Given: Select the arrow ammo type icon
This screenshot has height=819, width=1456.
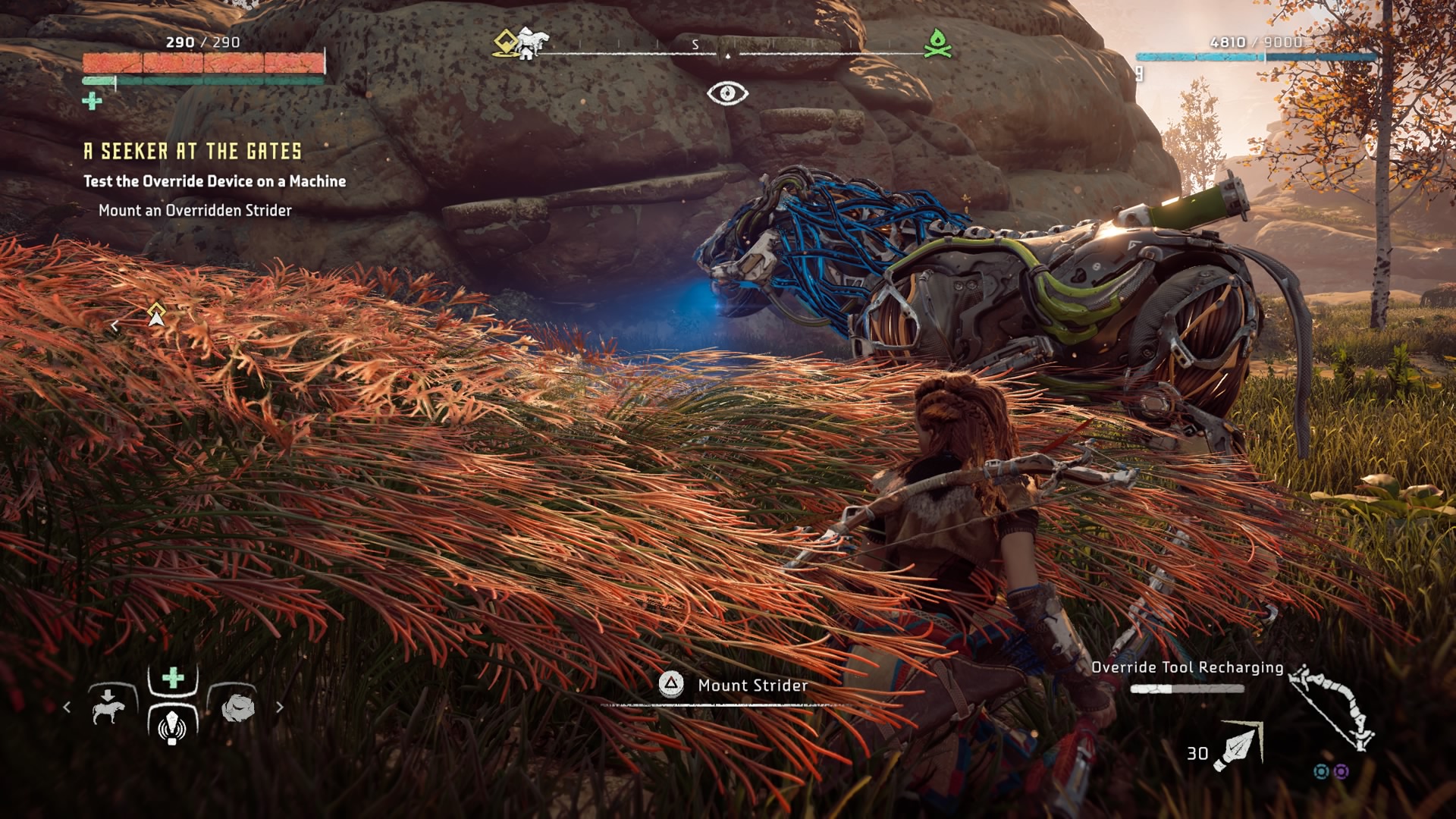Looking at the screenshot, I should 1238,746.
